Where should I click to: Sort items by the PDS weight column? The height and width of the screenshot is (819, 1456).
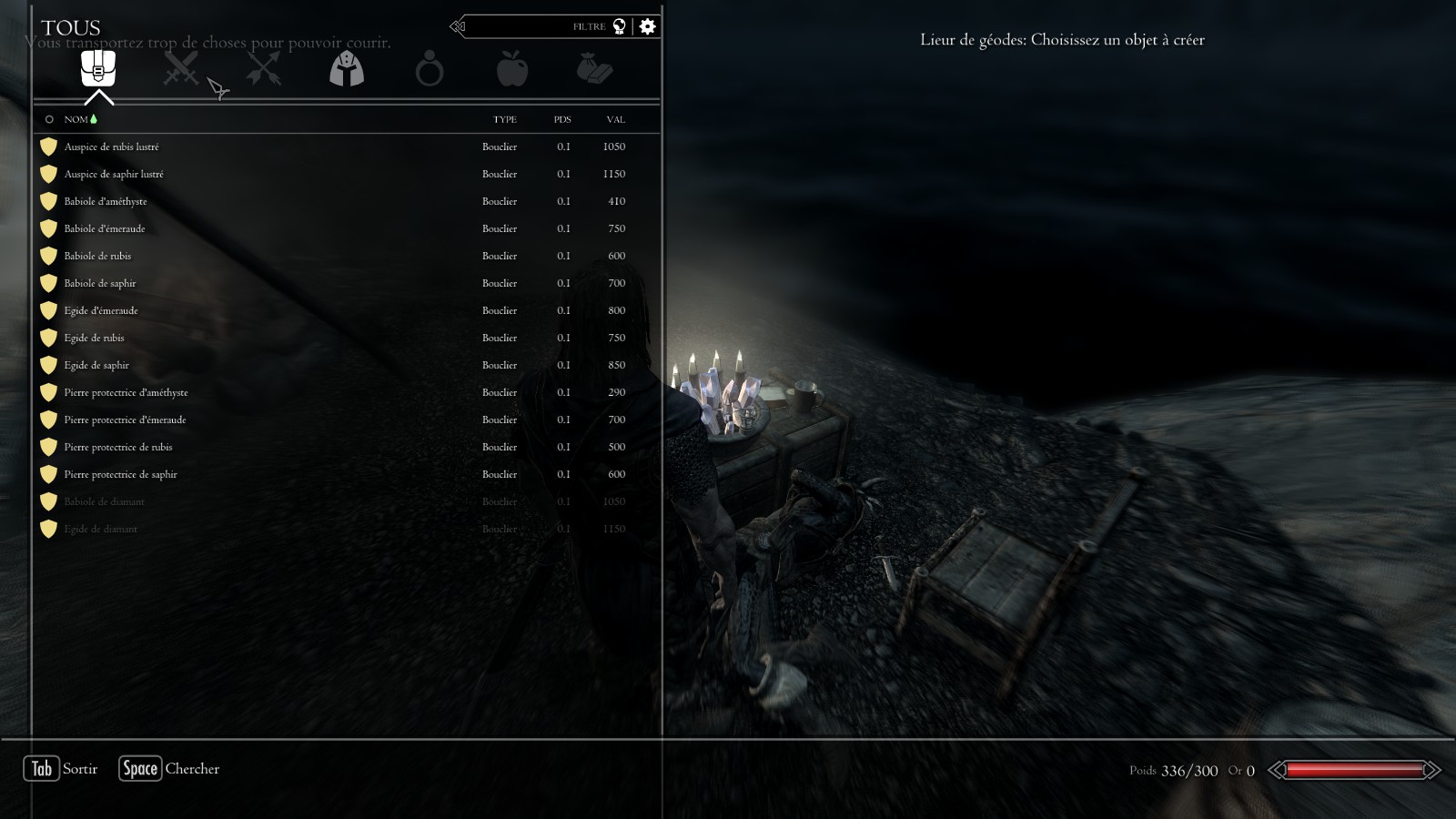(x=562, y=119)
